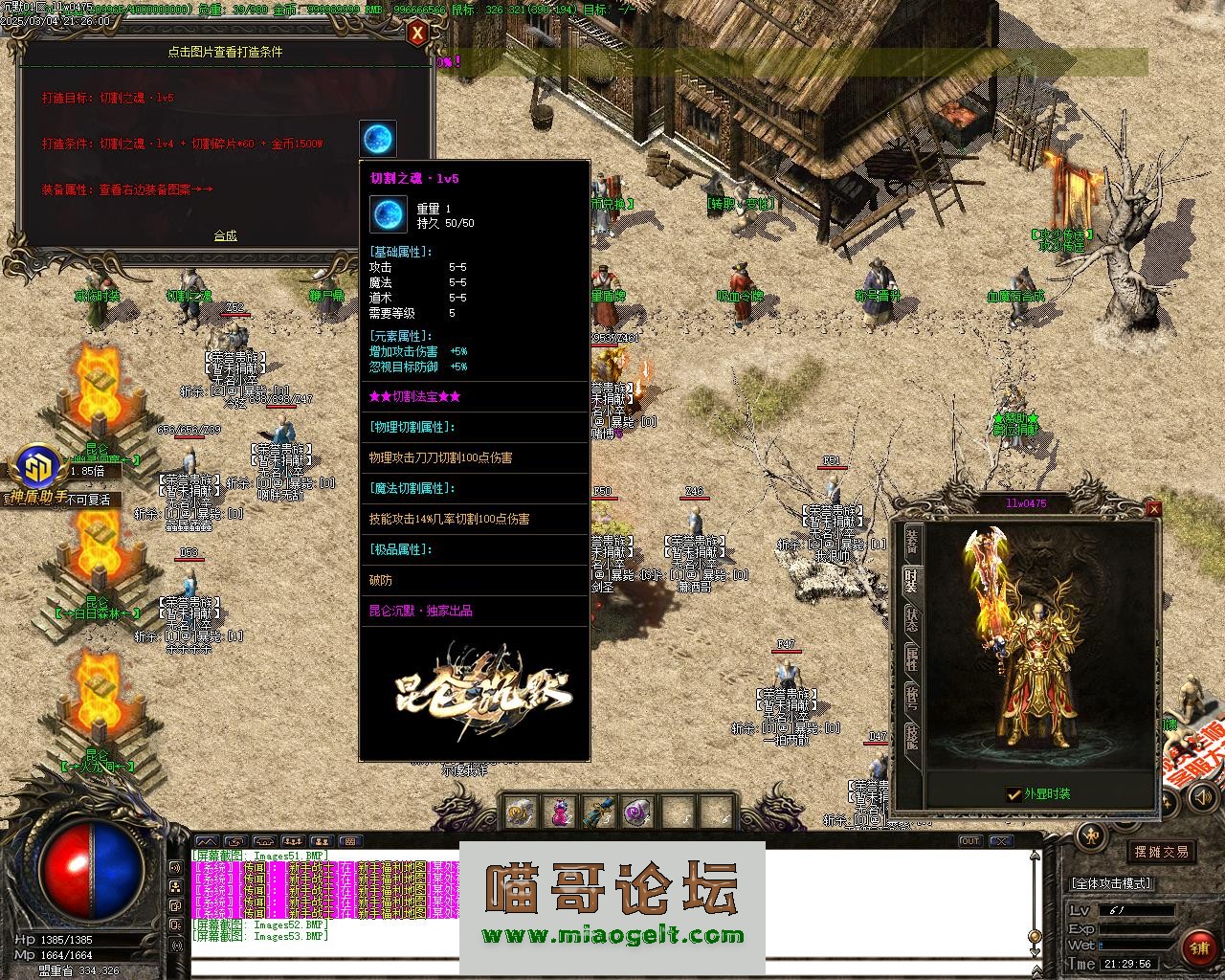Image resolution: width=1225 pixels, height=980 pixels.
Task: Switch to the 装备 equipment tab
Action: (911, 543)
